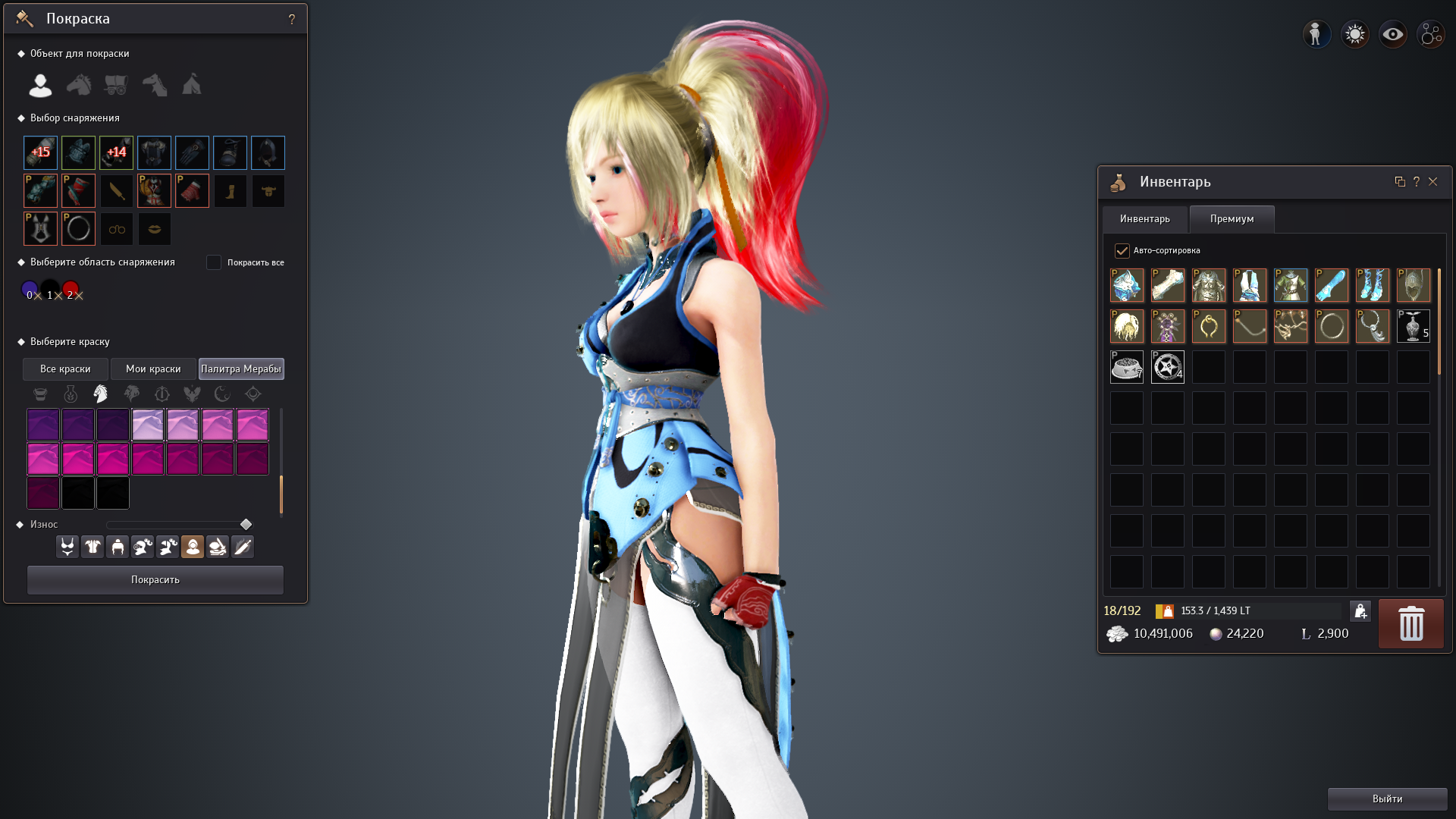Click the sun lighting icon top right
Screen dimensions: 1456x819
click(x=1354, y=33)
